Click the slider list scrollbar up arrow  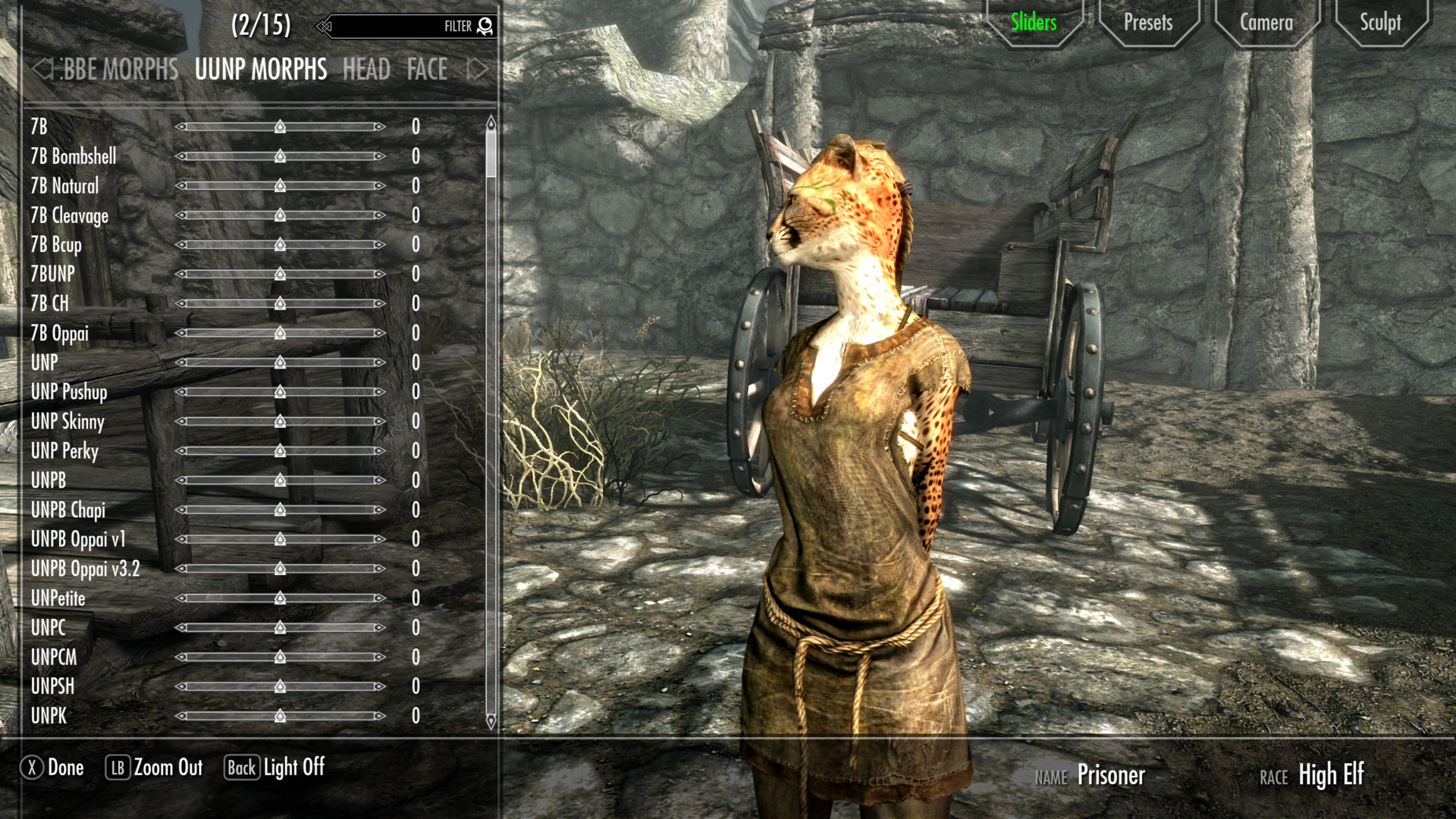click(491, 121)
